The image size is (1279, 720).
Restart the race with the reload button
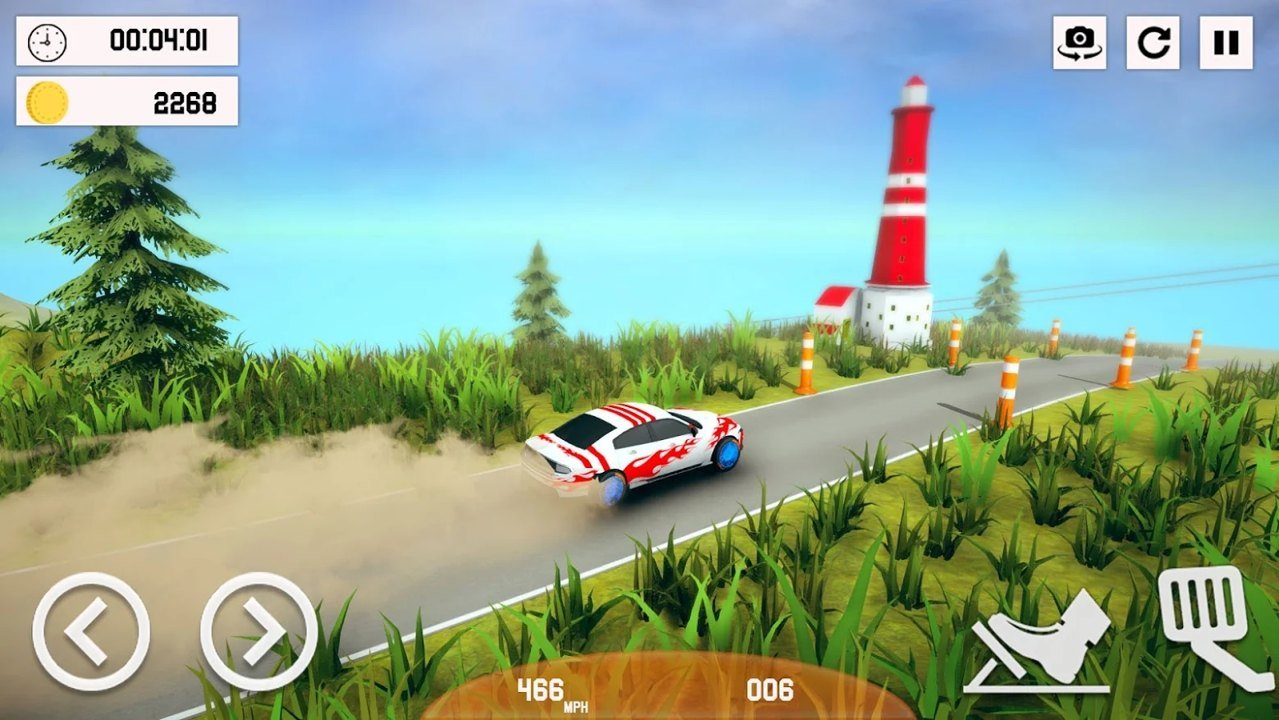pyautogui.click(x=1153, y=42)
